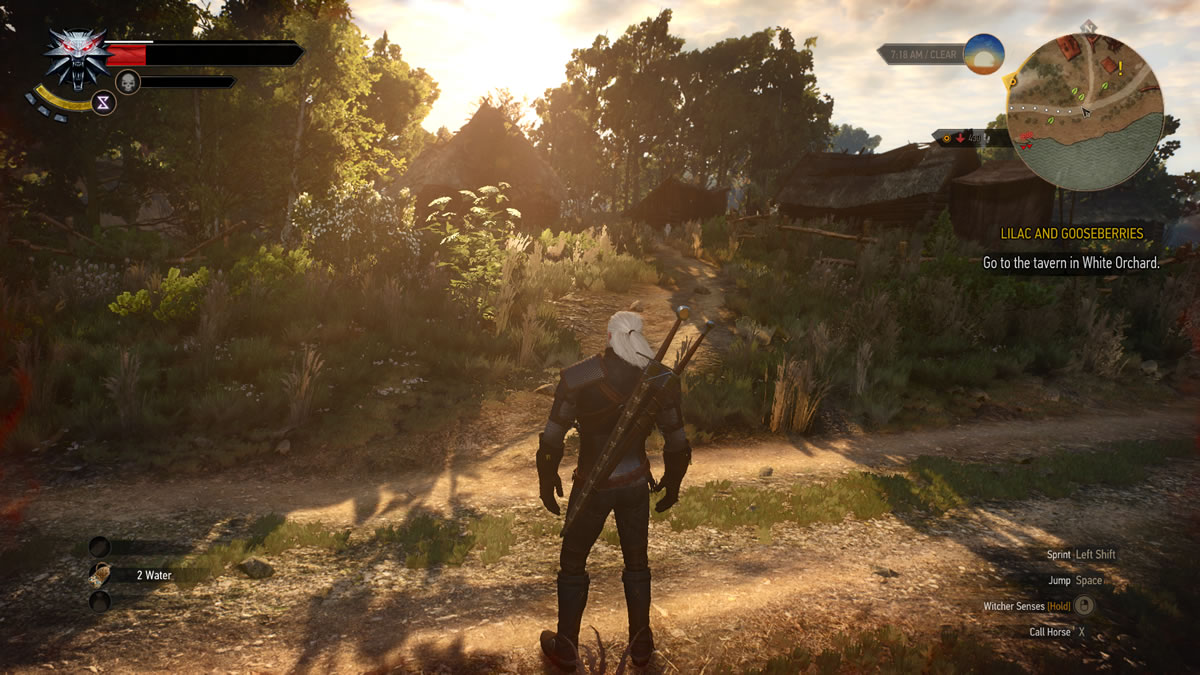Click the weather and time sun icon
Image resolution: width=1200 pixels, height=675 pixels.
pyautogui.click(x=984, y=54)
